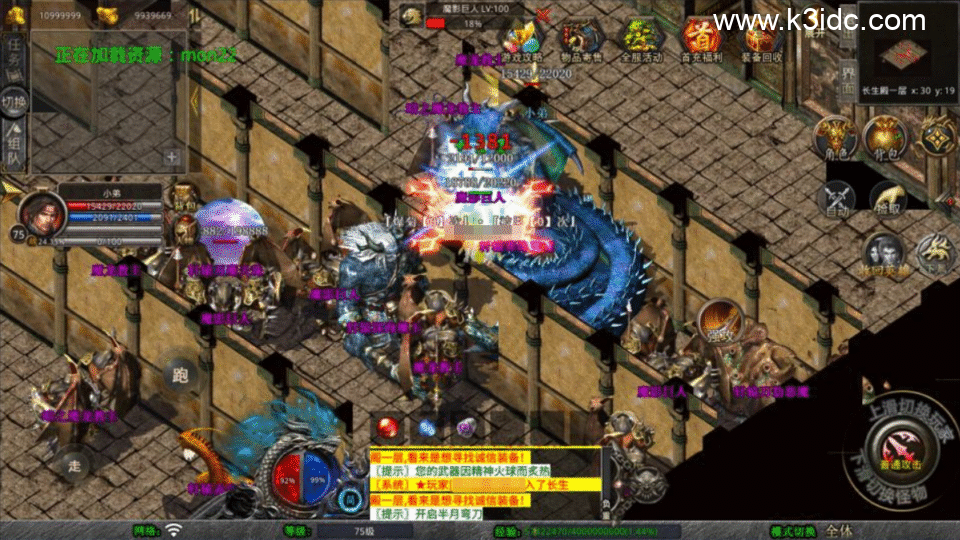Click the plus button in quest panel
The width and height of the screenshot is (960, 540).
click(x=172, y=157)
